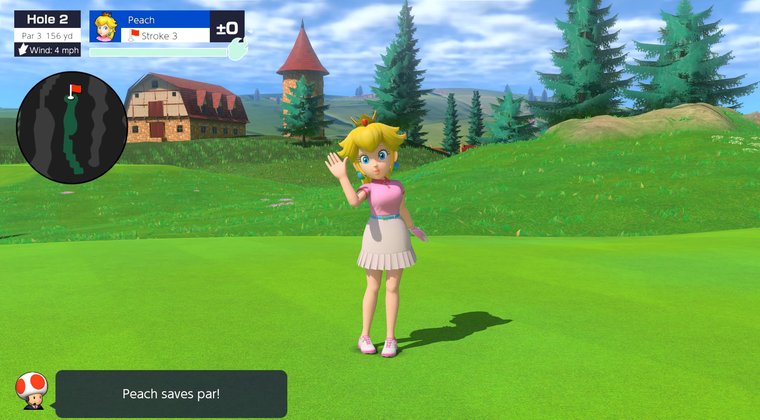The height and width of the screenshot is (420, 760).
Task: Click the red flag marker on the minimap
Action: coord(74,90)
